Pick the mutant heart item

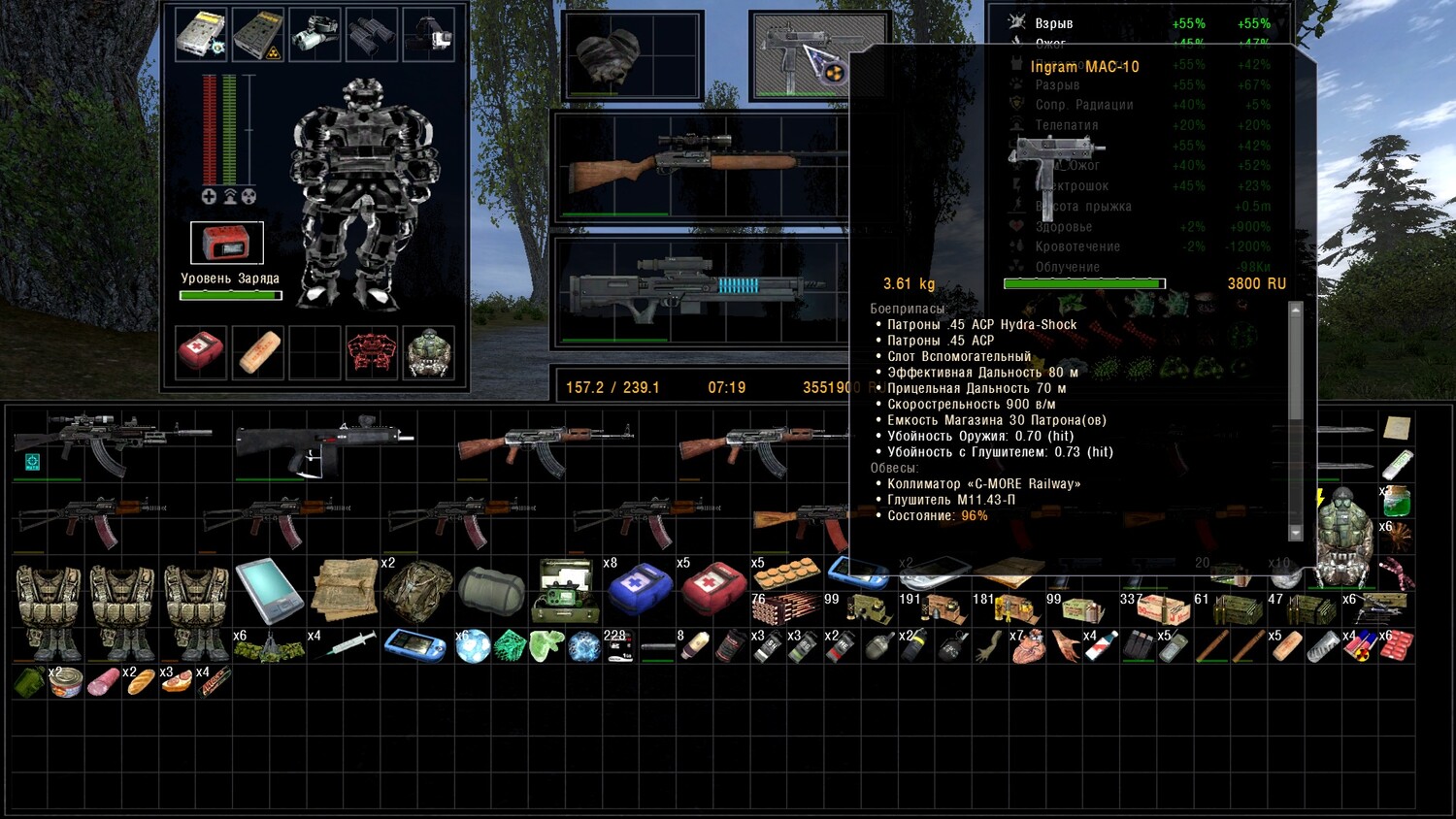1027,646
